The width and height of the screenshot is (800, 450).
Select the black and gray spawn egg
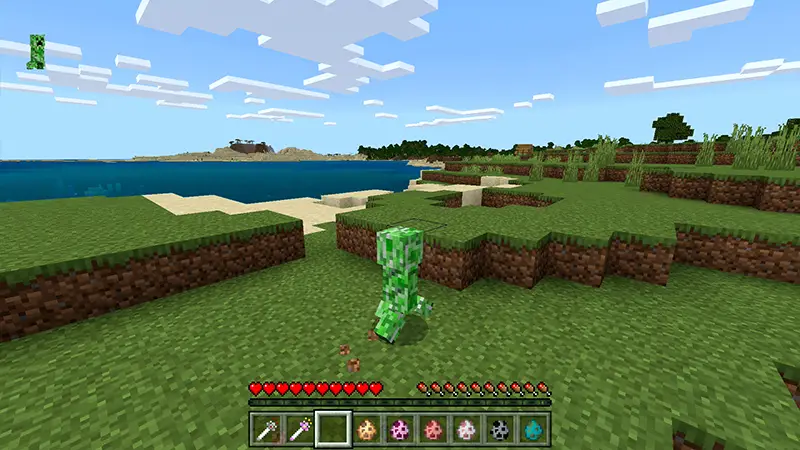click(499, 428)
